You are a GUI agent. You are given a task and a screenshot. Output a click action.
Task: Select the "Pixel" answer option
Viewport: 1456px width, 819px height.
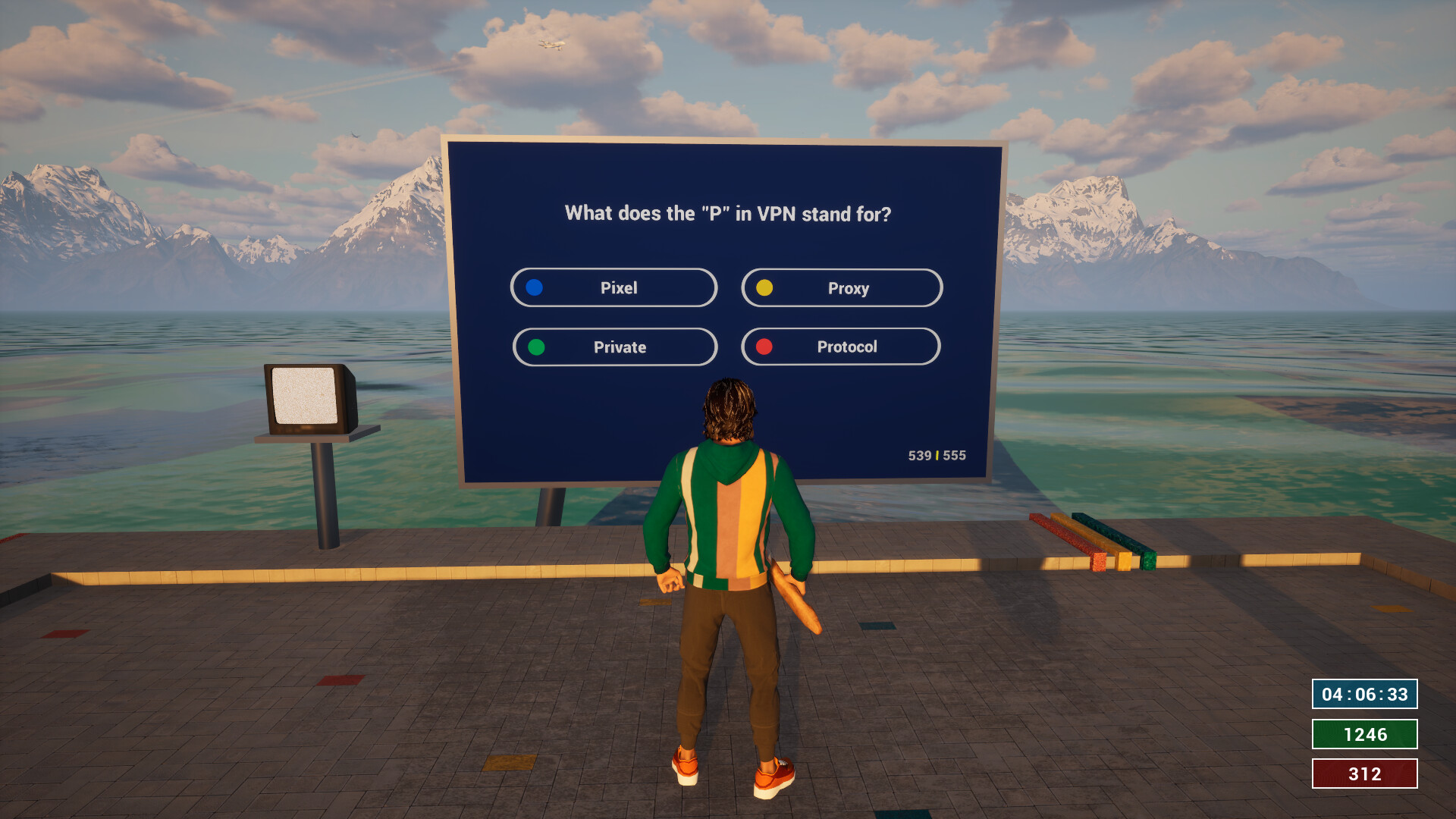coord(614,287)
